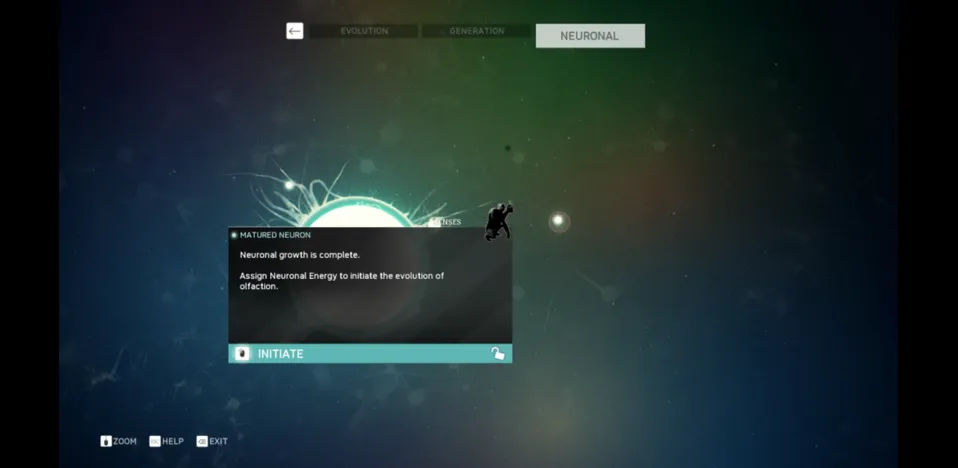The height and width of the screenshot is (468, 958).
Task: Switch to the Evolution tab
Action: pyautogui.click(x=363, y=32)
